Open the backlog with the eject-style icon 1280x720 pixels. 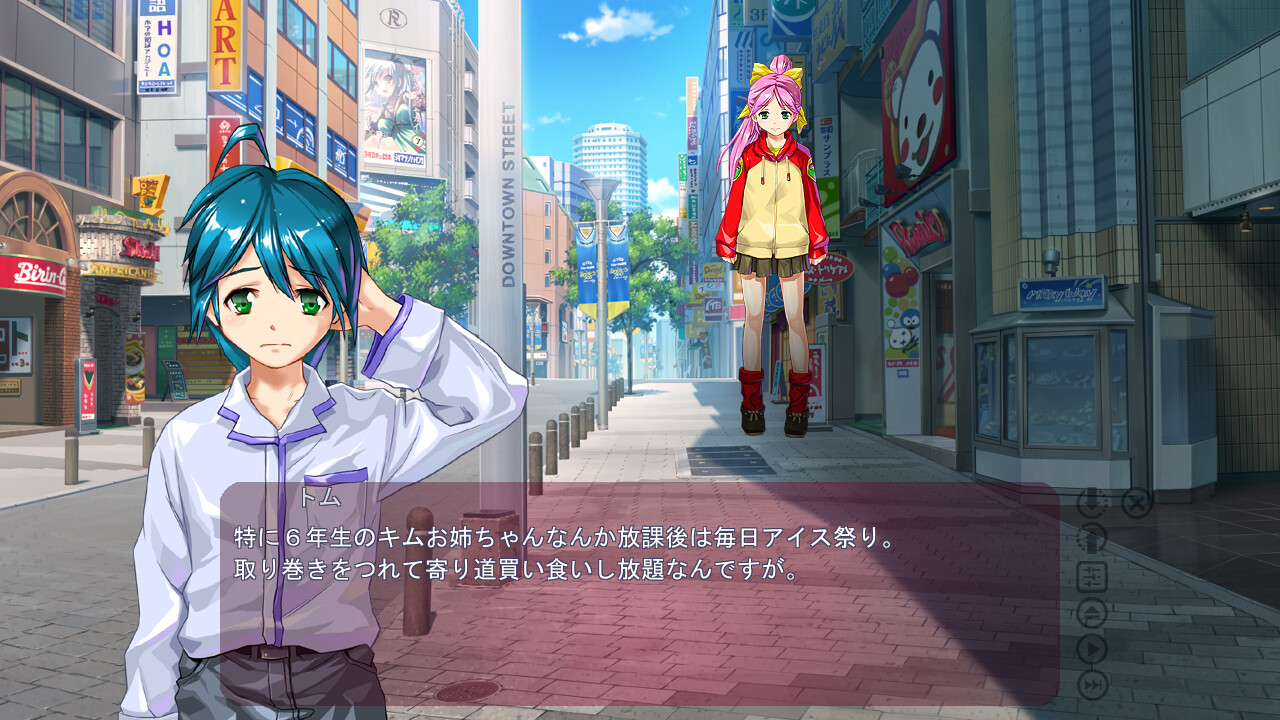coord(1092,612)
